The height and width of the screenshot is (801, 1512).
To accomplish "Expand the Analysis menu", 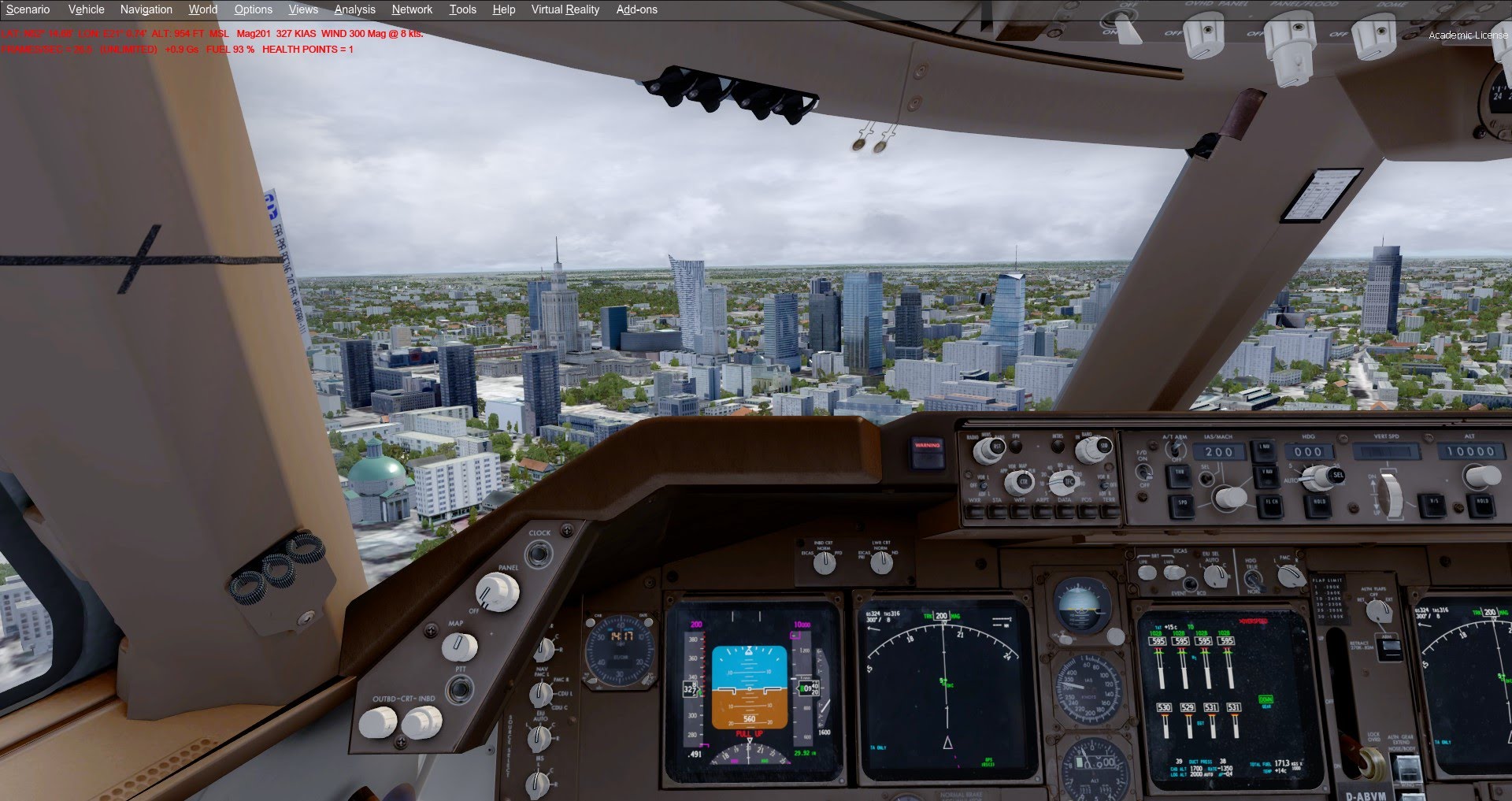I will [354, 9].
